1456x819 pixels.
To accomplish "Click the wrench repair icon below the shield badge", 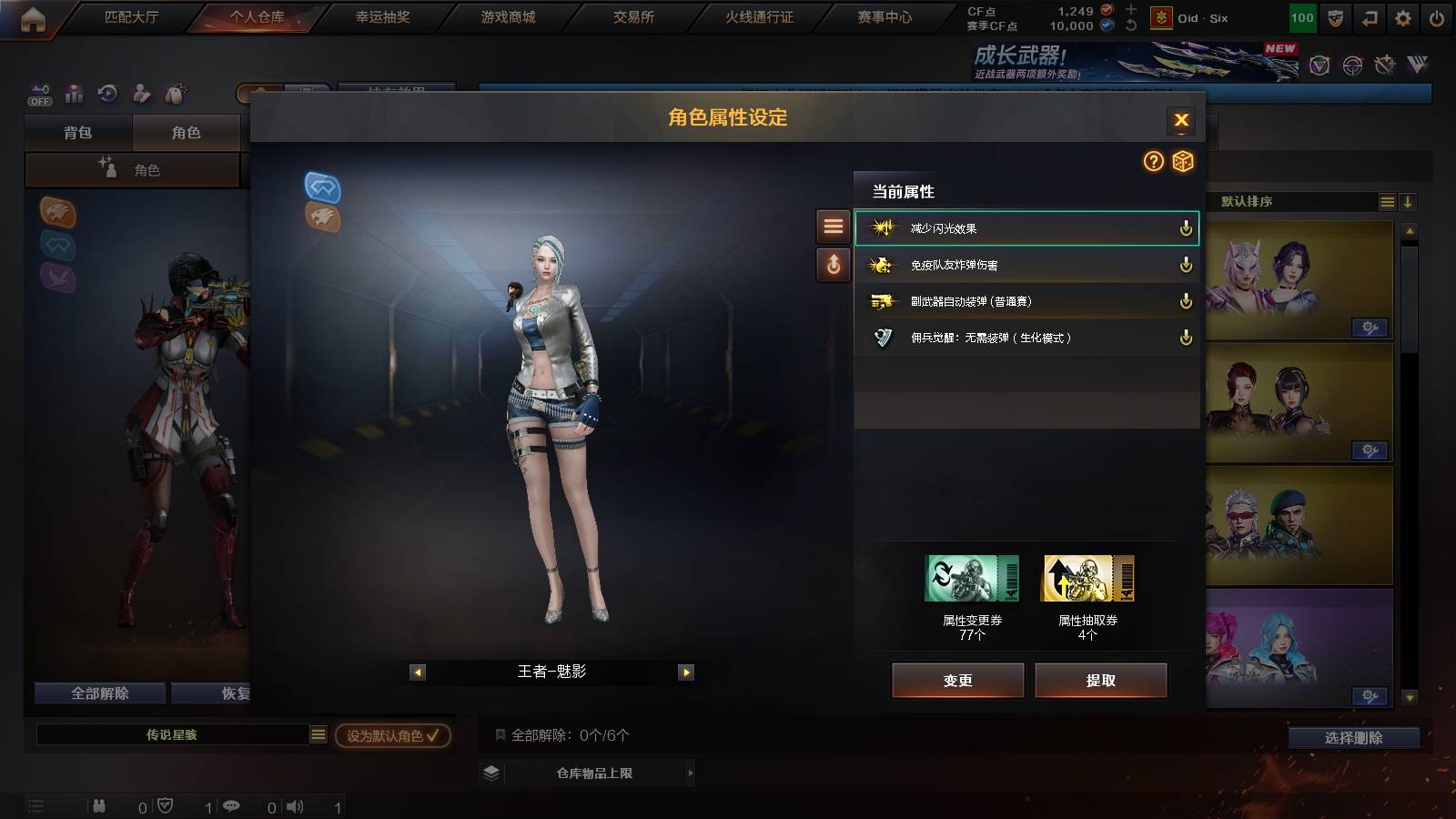I will pyautogui.click(x=1385, y=66).
